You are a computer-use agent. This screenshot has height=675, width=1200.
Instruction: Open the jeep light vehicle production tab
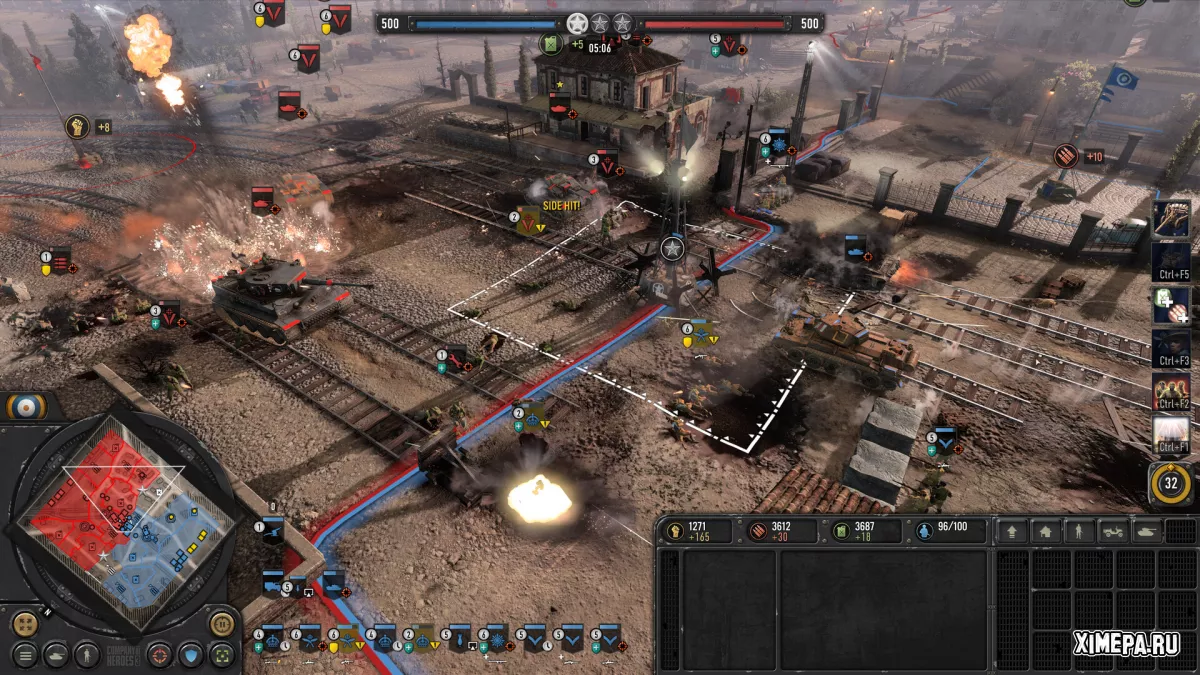point(1111,531)
